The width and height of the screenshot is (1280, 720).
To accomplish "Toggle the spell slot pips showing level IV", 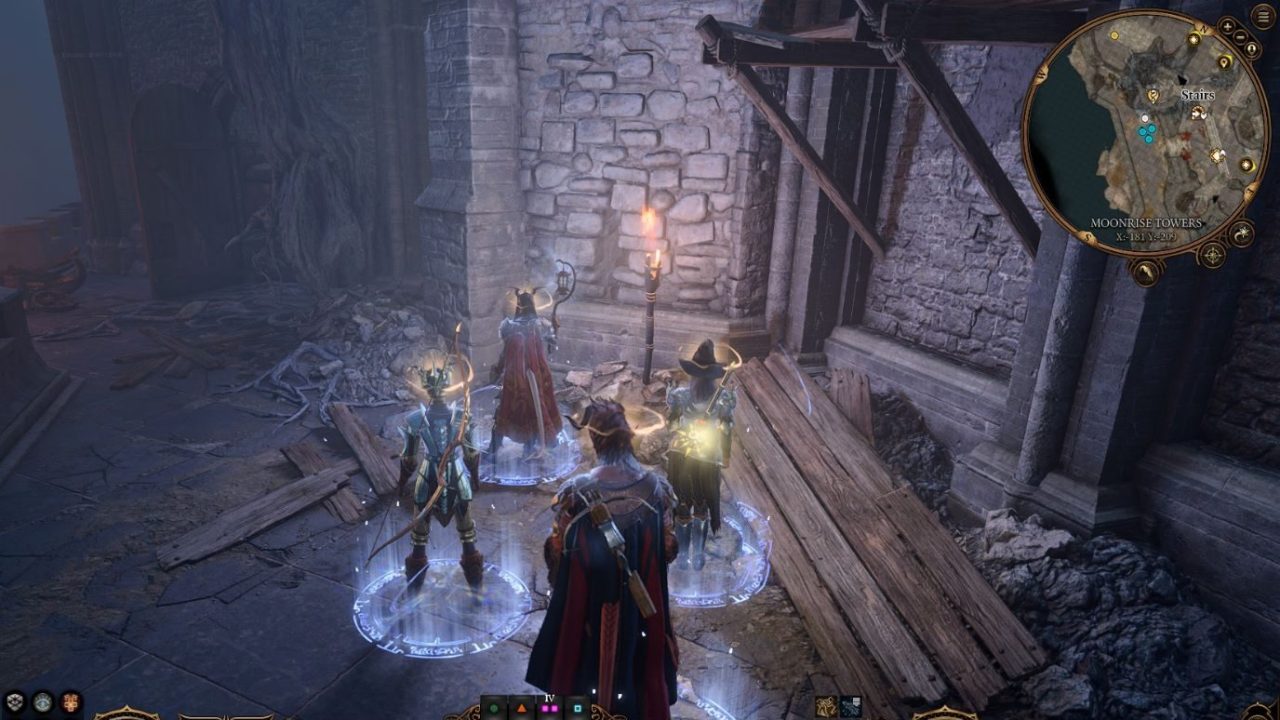I will pyautogui.click(x=549, y=708).
